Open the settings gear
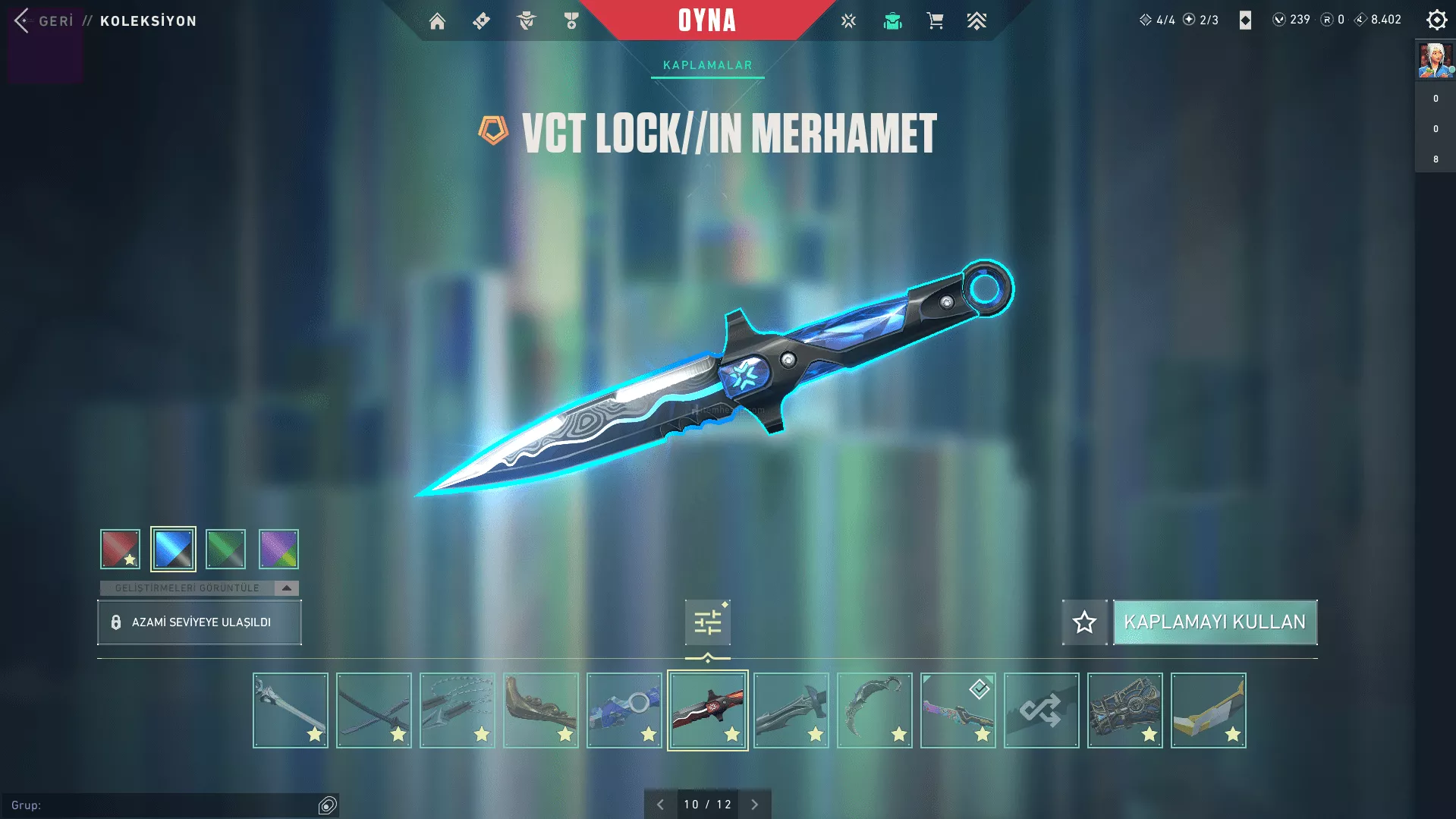The image size is (1456, 819). click(1436, 20)
